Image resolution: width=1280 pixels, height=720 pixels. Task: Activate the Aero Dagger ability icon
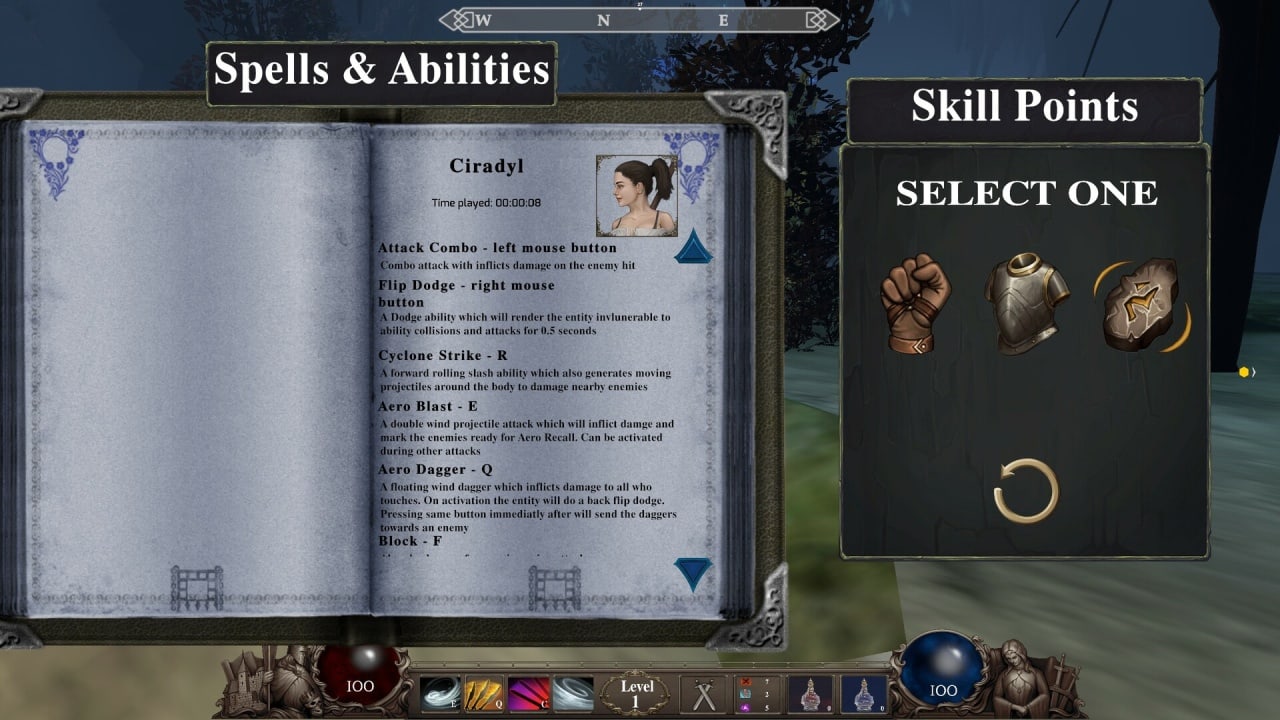point(483,694)
